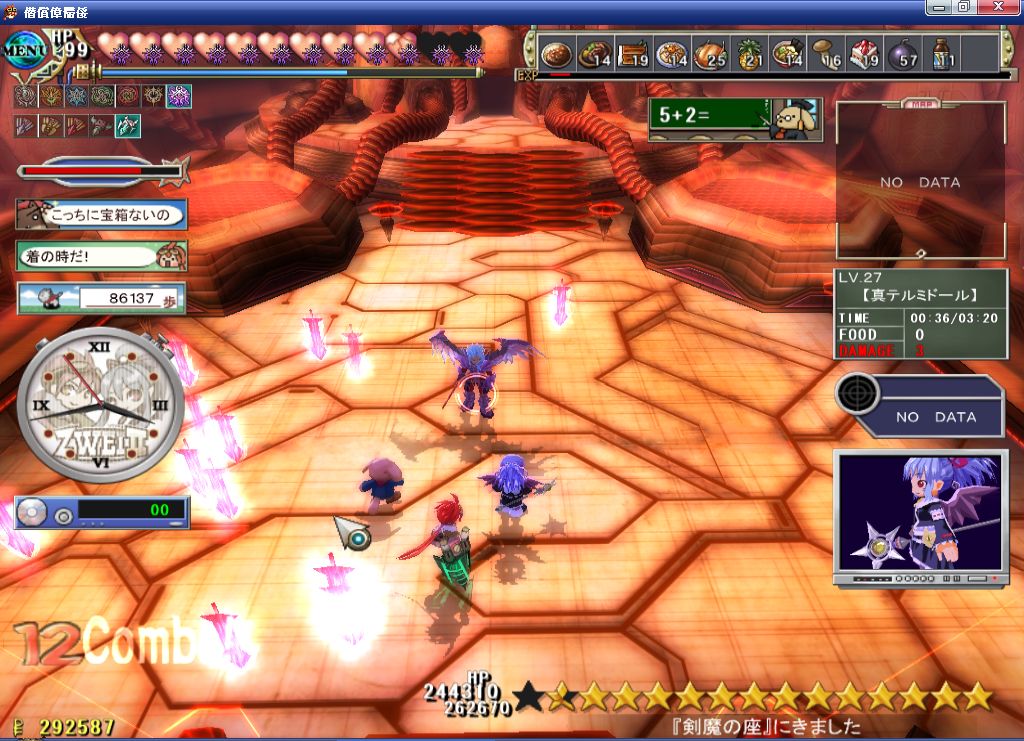Click the radar NO DATA panel
The image size is (1024, 741).
click(x=920, y=407)
